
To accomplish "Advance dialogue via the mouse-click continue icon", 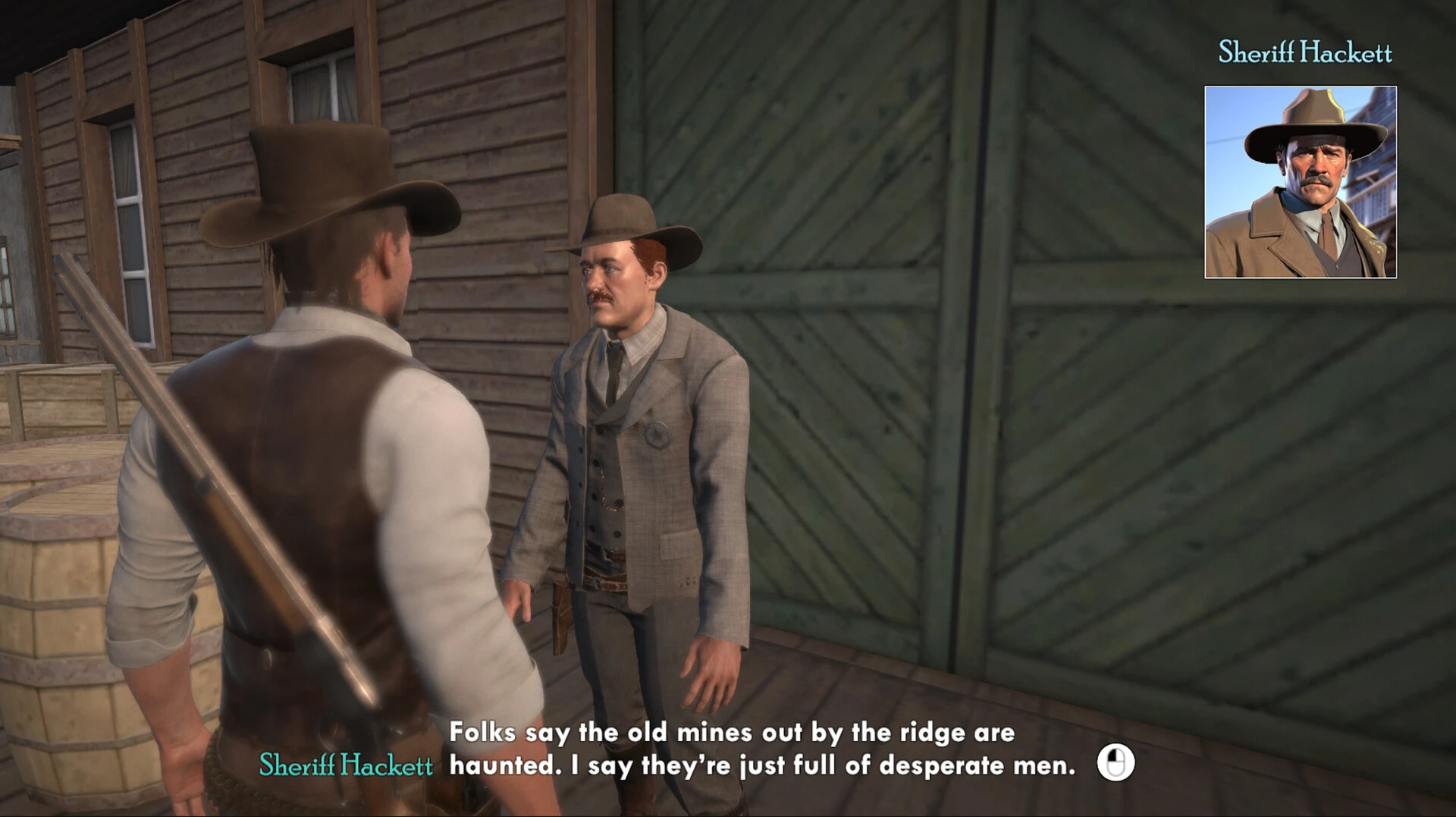I will (x=1116, y=762).
